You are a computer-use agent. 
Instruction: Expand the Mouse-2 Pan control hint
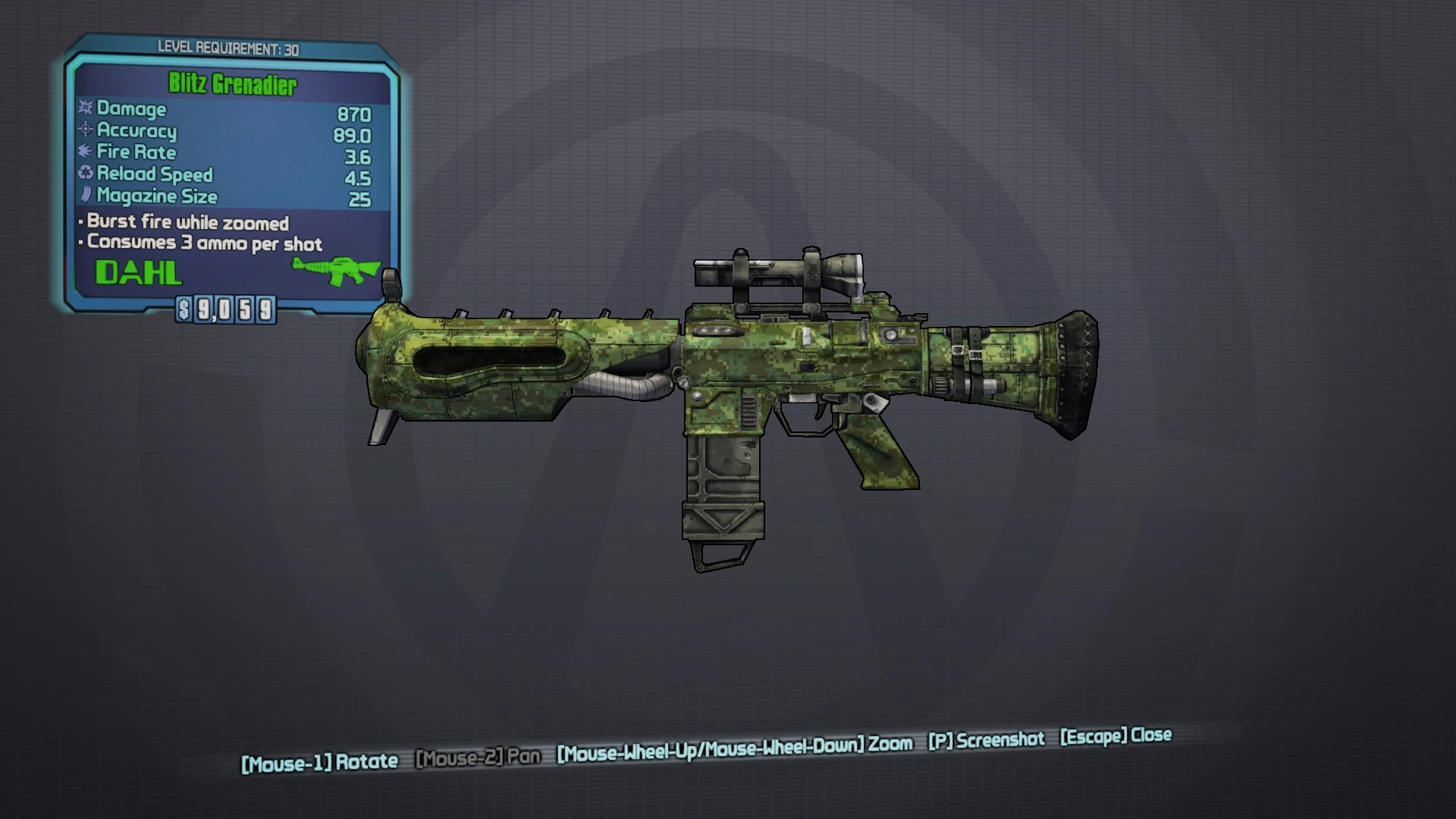pyautogui.click(x=478, y=756)
